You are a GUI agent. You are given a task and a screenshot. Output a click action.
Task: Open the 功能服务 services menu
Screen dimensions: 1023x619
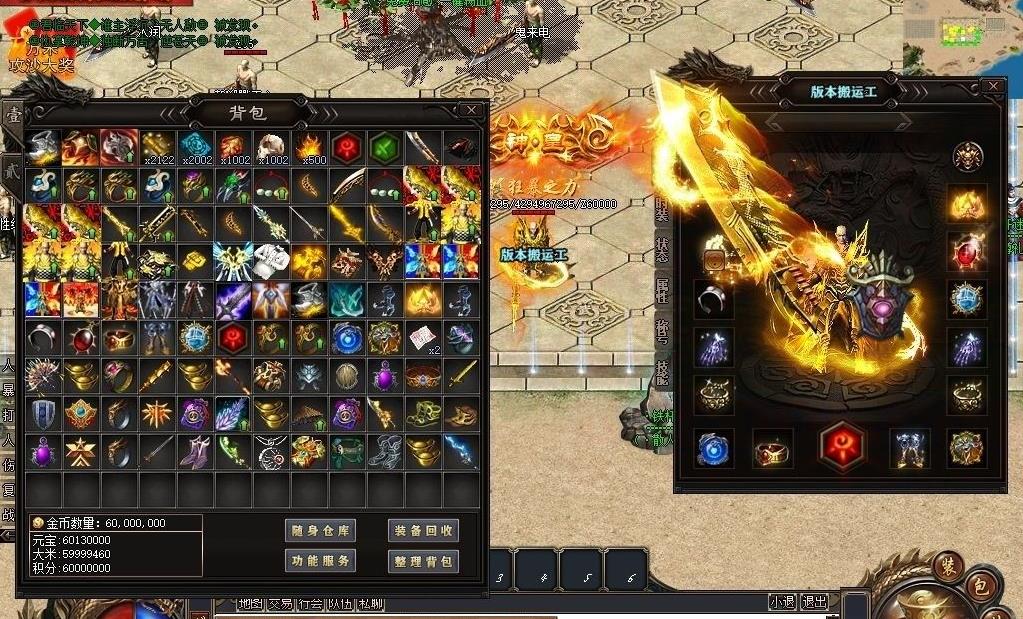pos(320,561)
